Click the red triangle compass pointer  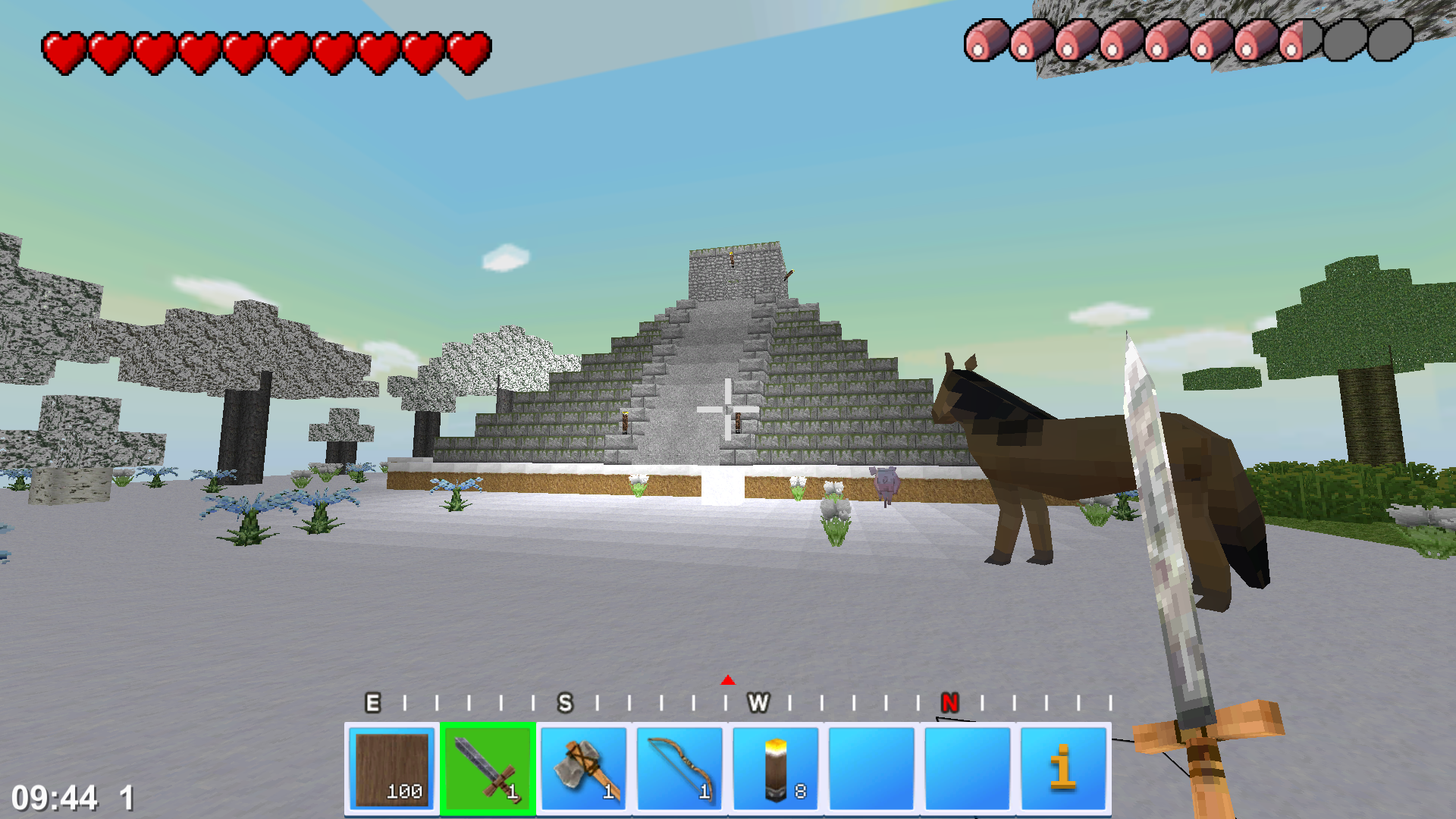point(728,680)
